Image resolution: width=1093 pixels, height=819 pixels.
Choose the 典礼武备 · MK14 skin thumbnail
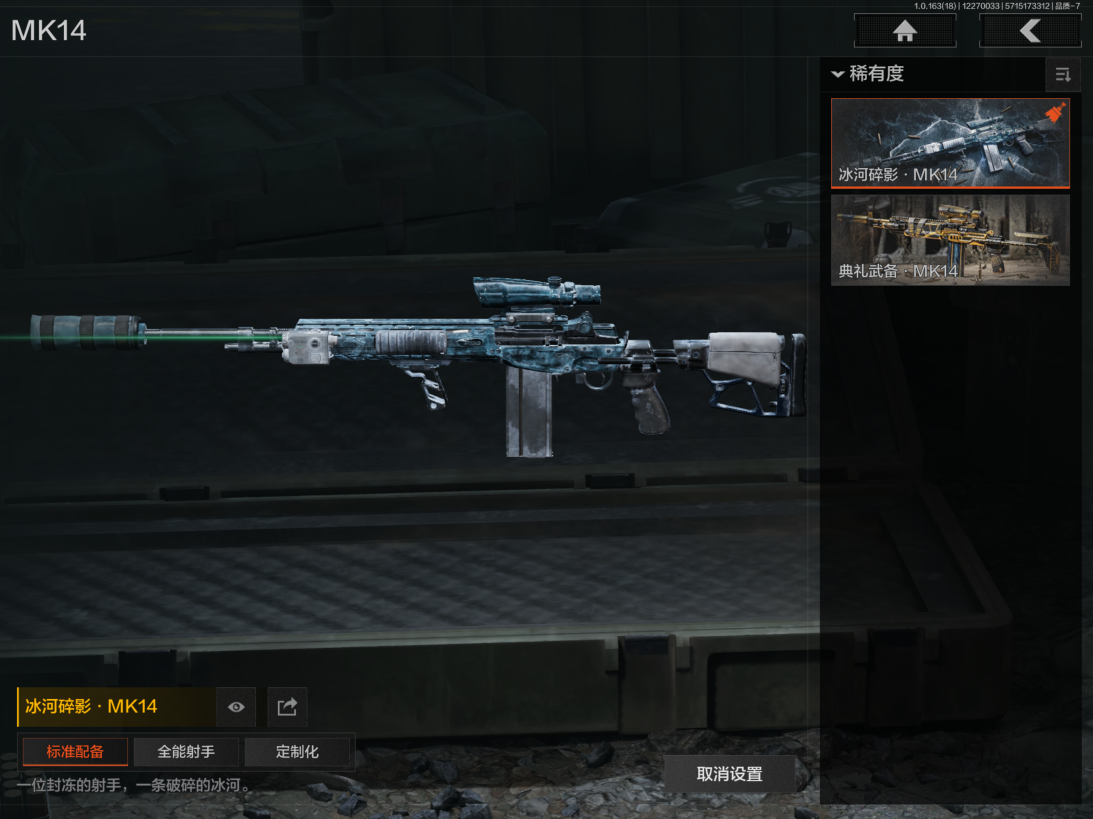pyautogui.click(x=950, y=240)
